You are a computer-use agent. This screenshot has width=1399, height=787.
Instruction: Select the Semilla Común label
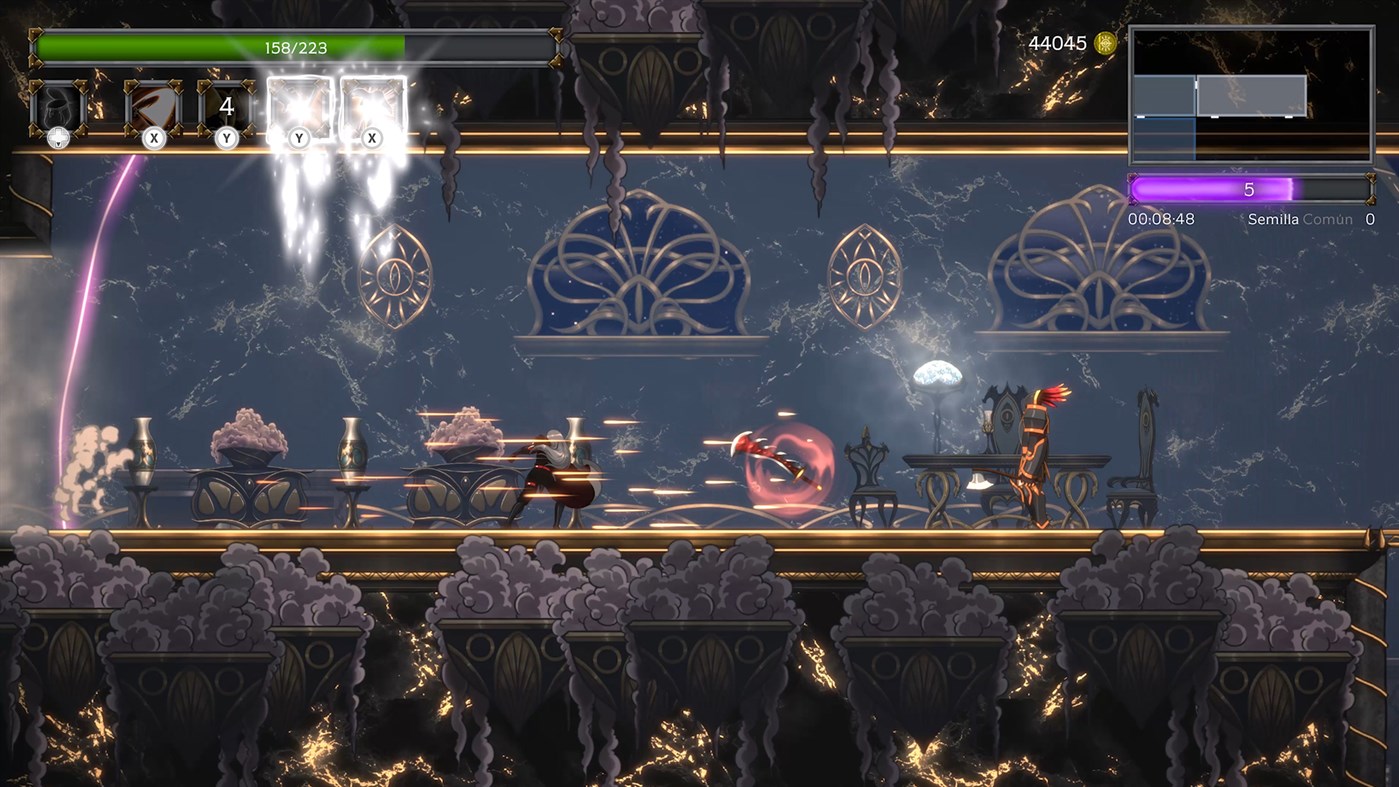coord(1300,219)
